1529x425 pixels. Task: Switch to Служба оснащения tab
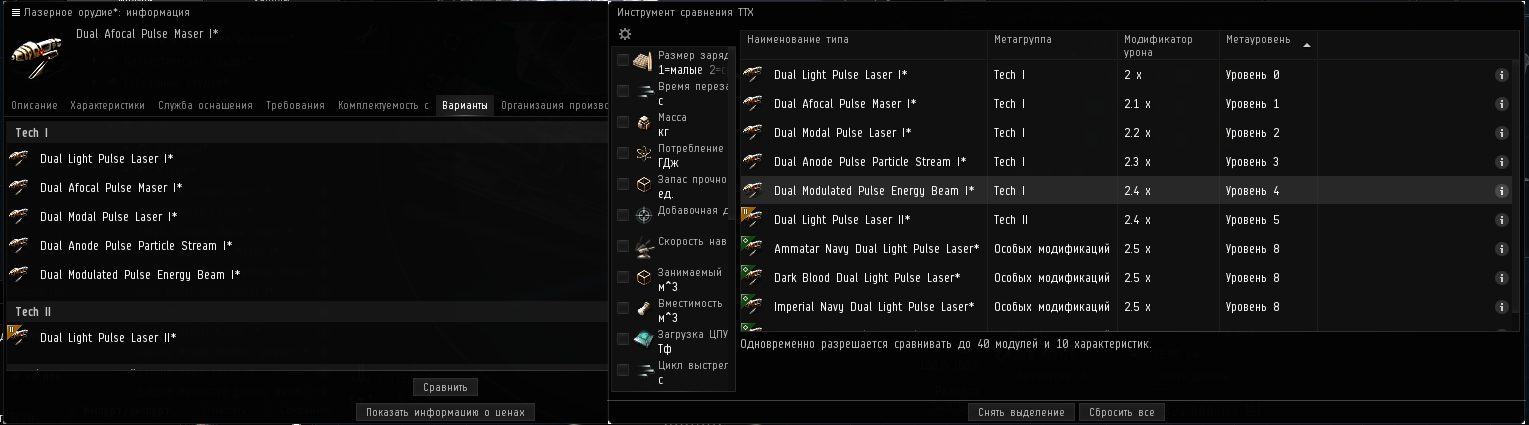pyautogui.click(x=205, y=105)
